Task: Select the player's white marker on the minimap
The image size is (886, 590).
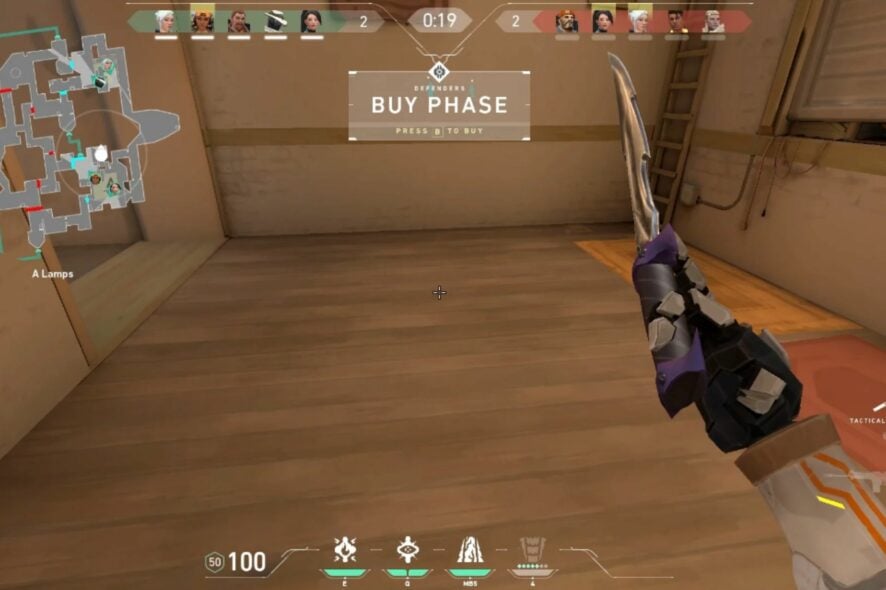Action: (101, 153)
